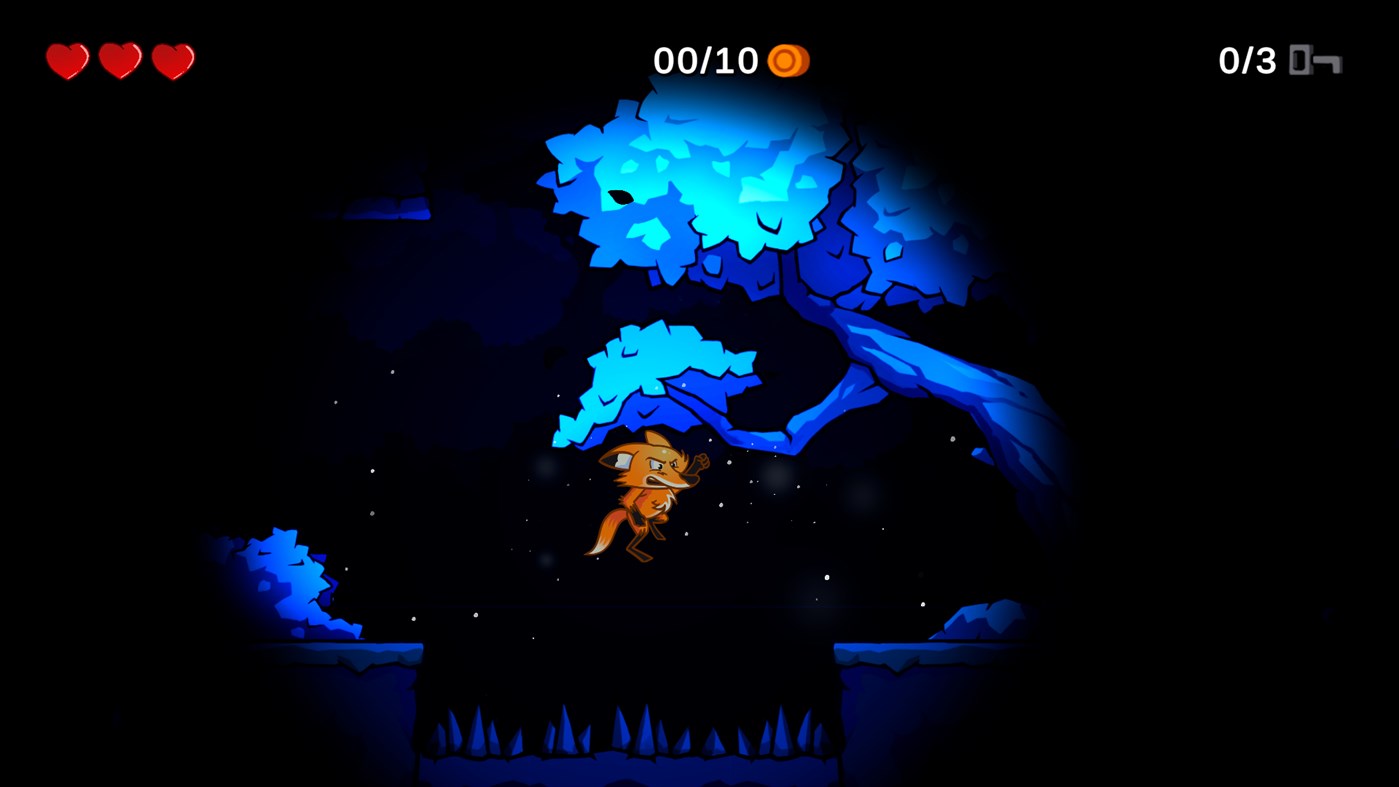Image resolution: width=1399 pixels, height=787 pixels.
Task: Click the gray key icon near the counter
Action: pos(1315,60)
